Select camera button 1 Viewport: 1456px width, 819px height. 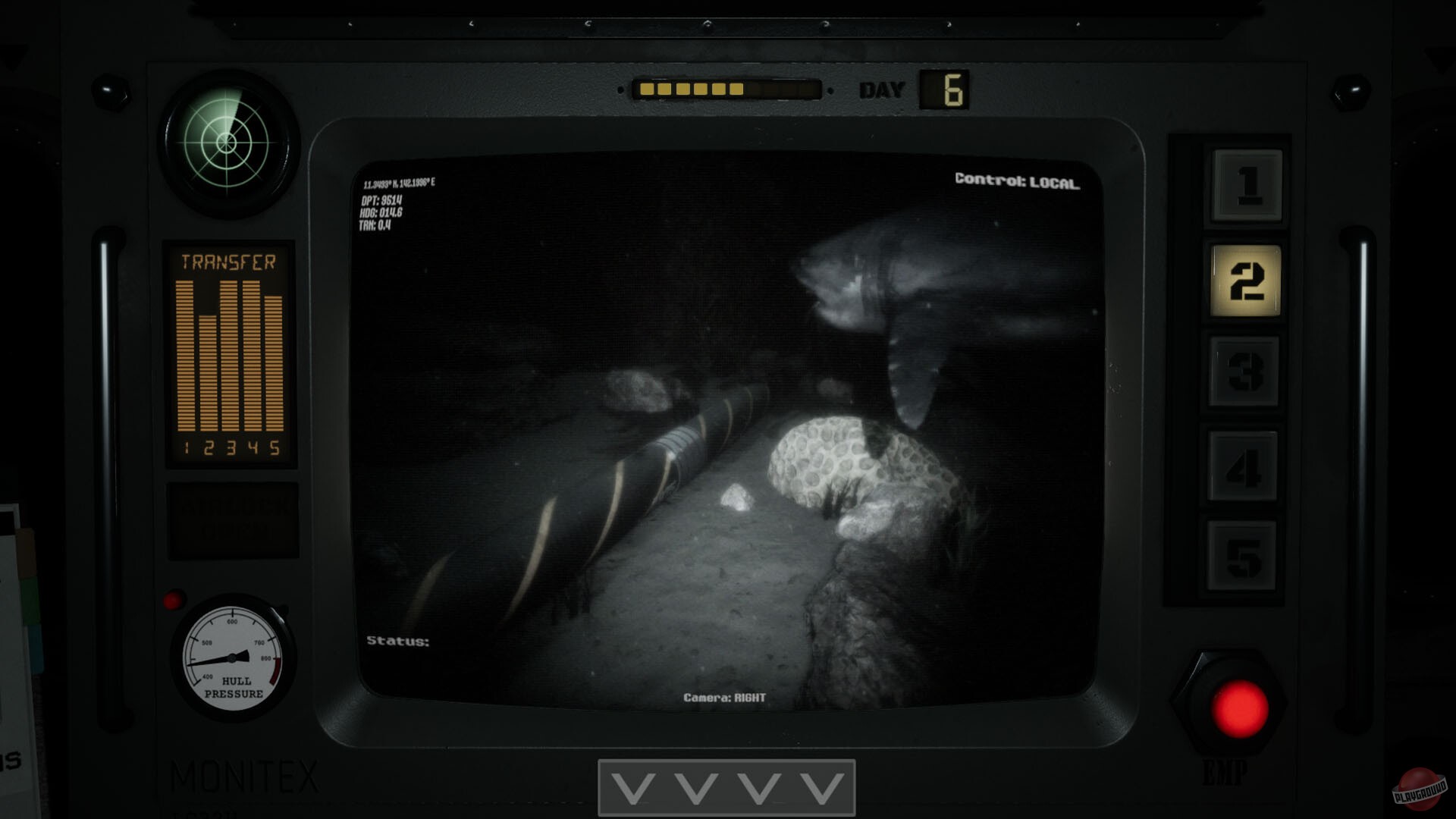[x=1246, y=185]
